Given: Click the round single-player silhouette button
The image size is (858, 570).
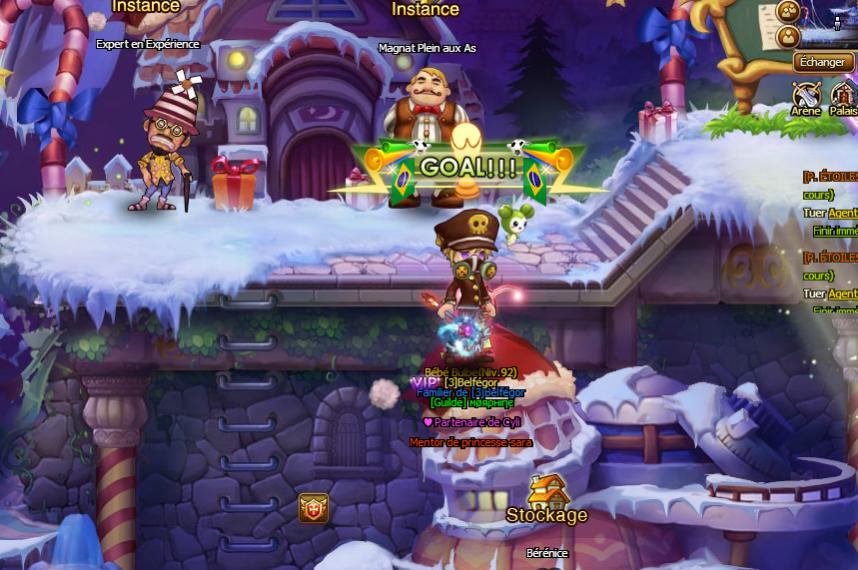Looking at the screenshot, I should click(x=788, y=37).
